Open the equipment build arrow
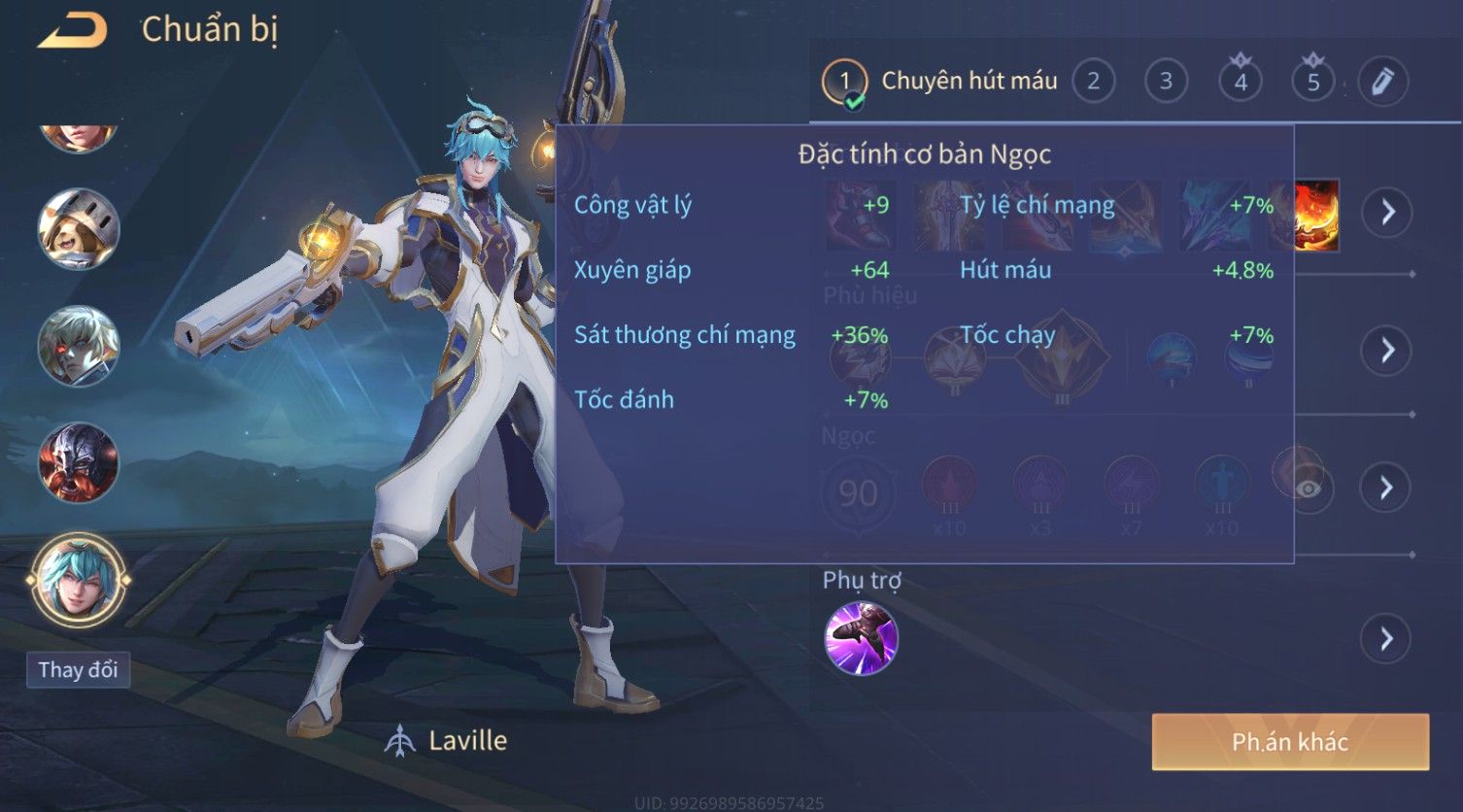 (1387, 212)
